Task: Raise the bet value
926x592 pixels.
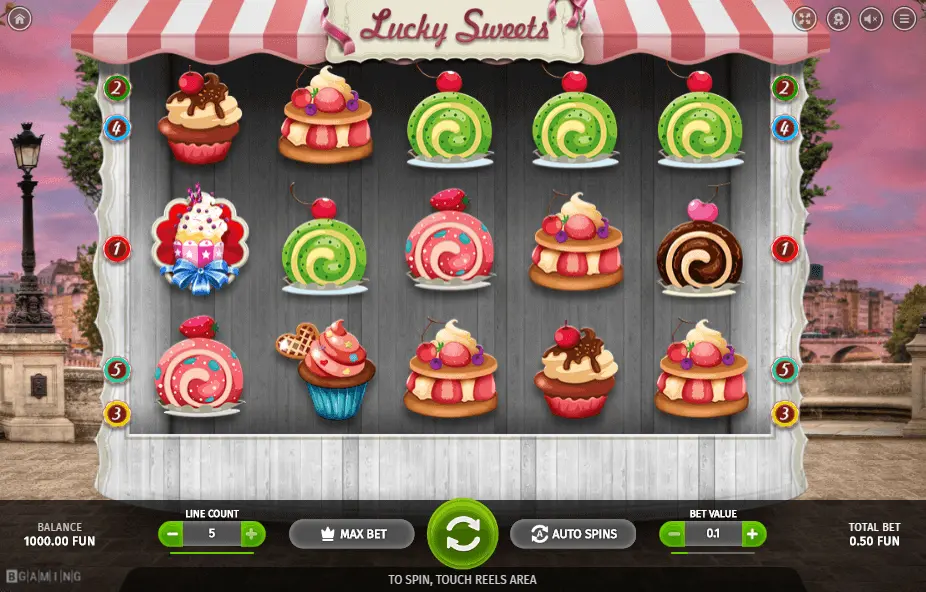Action: click(x=753, y=534)
